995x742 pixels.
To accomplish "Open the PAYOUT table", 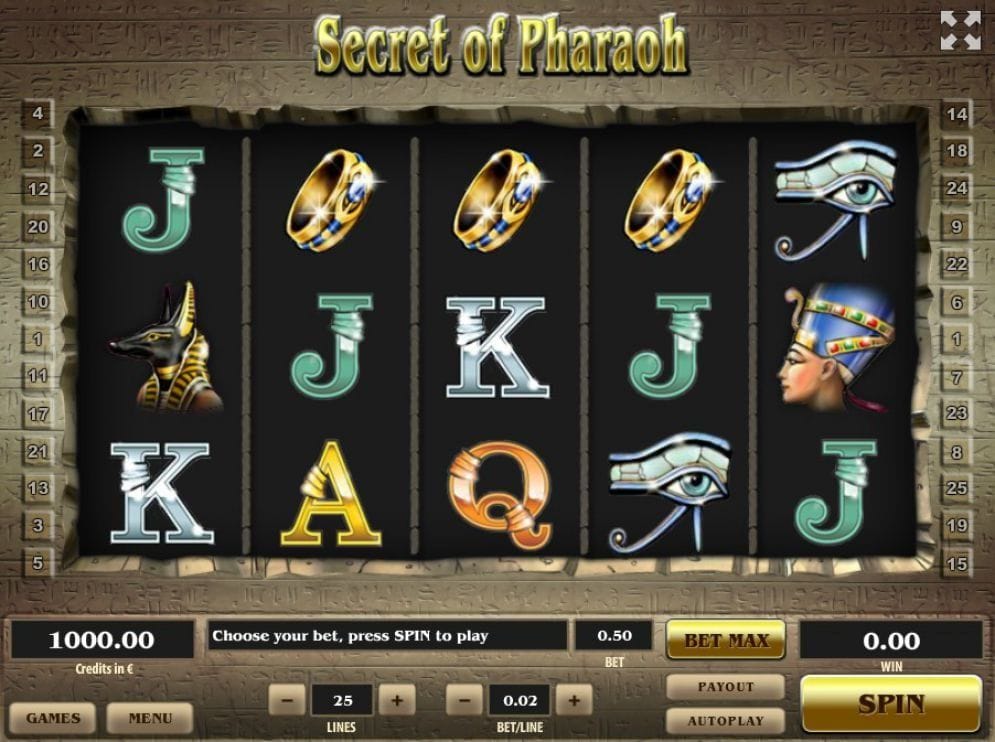I will point(726,687).
